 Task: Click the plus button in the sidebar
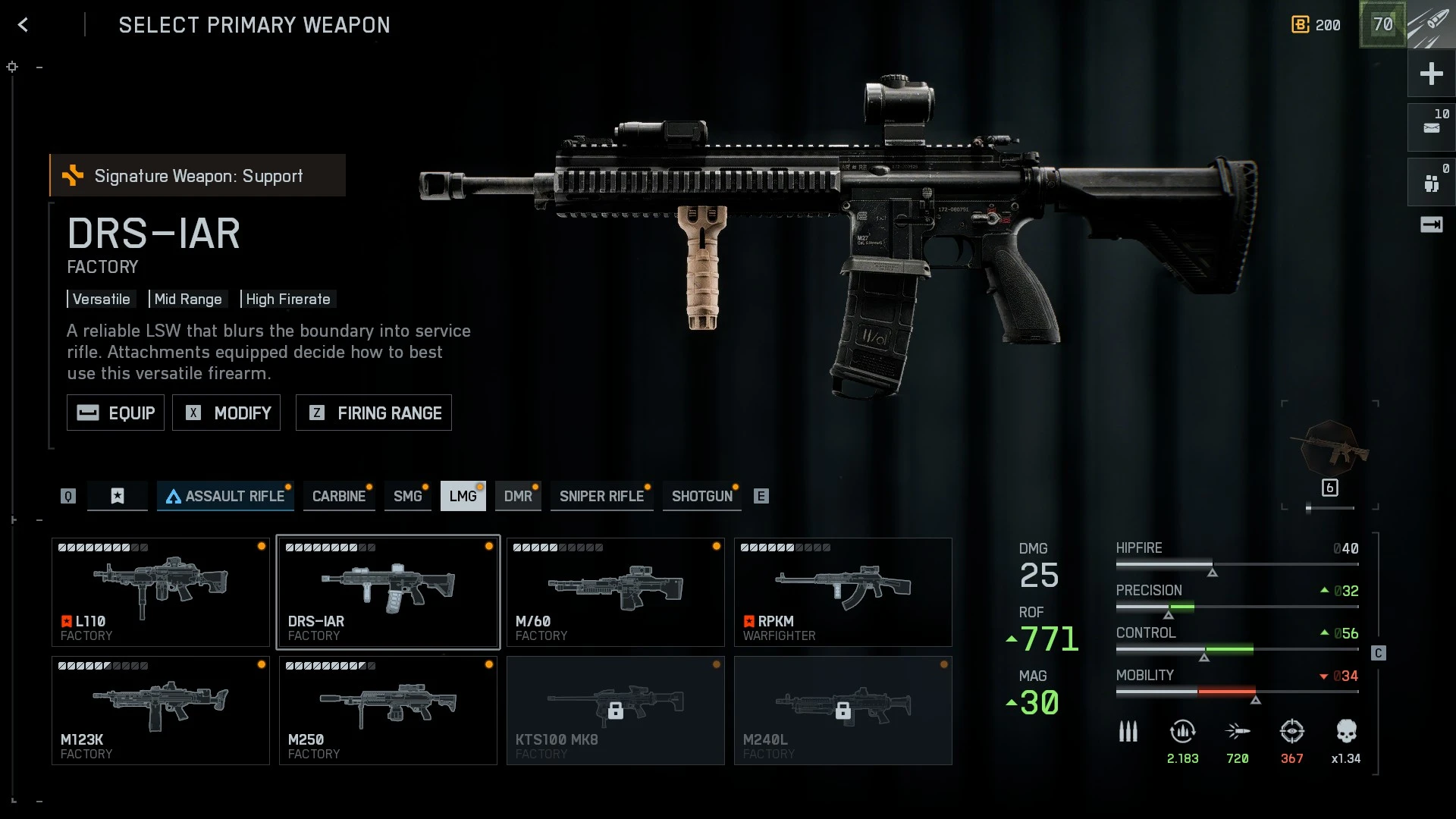[1431, 74]
